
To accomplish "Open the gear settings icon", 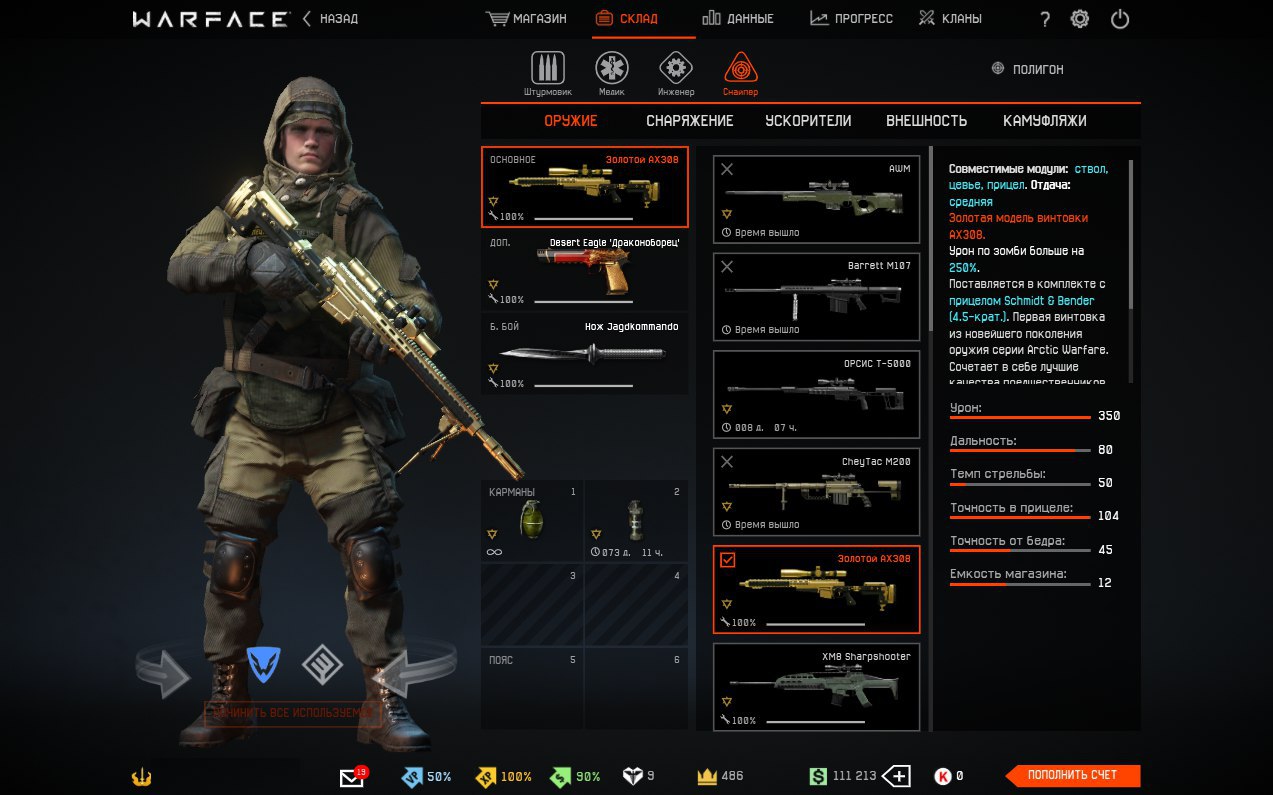I will tap(1080, 19).
